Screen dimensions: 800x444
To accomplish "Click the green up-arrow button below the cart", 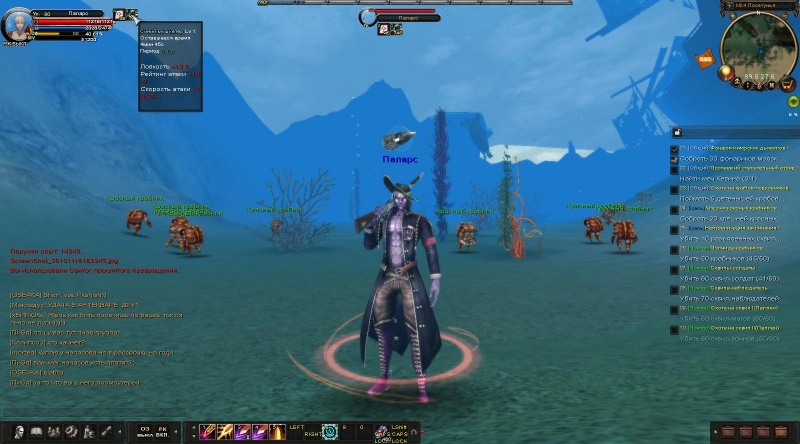I will (x=791, y=101).
